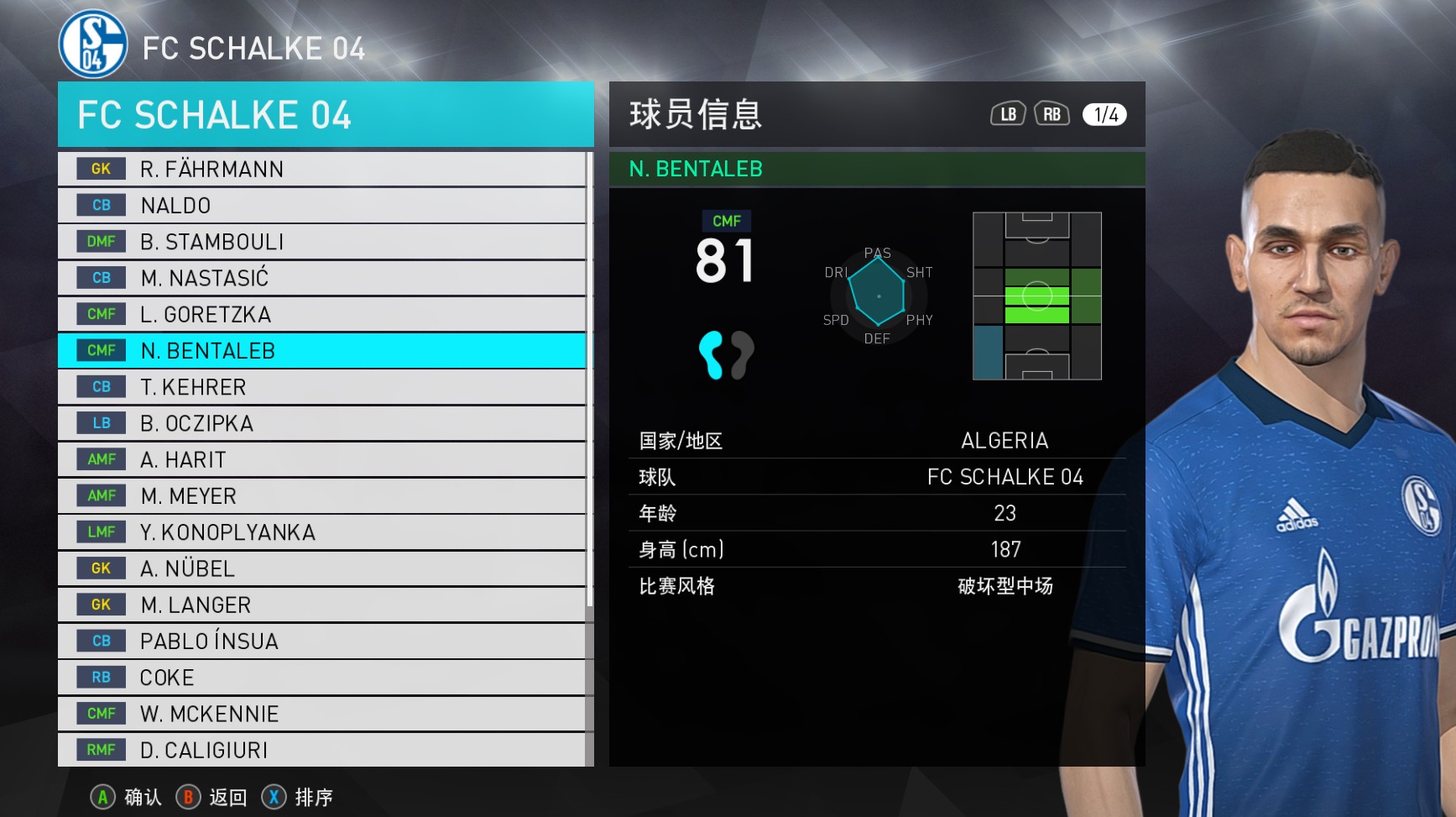Click the RB badge beside Coke

(100, 677)
